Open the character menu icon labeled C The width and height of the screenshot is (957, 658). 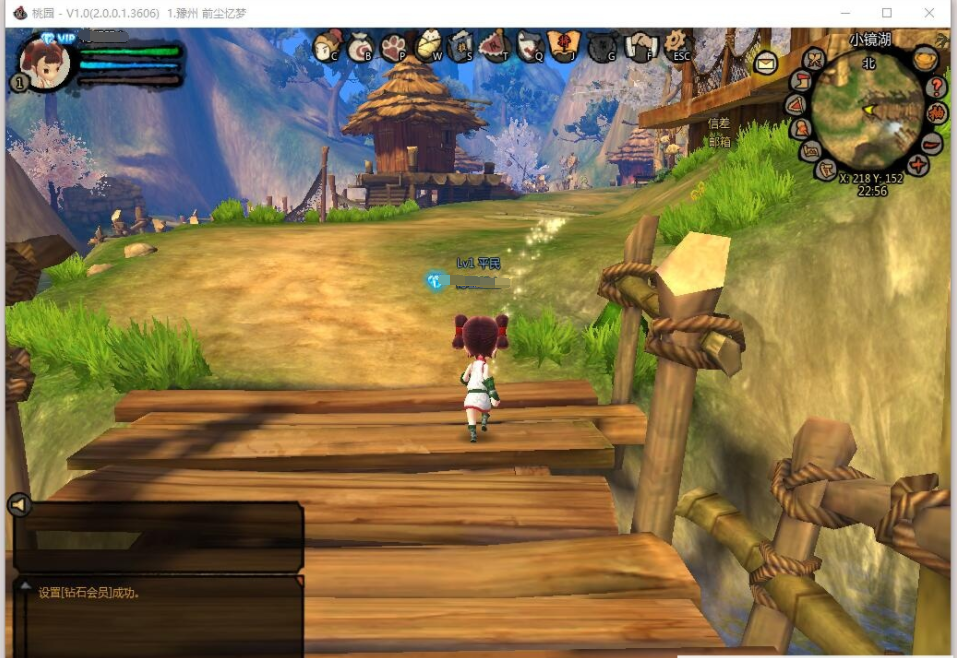pos(325,45)
